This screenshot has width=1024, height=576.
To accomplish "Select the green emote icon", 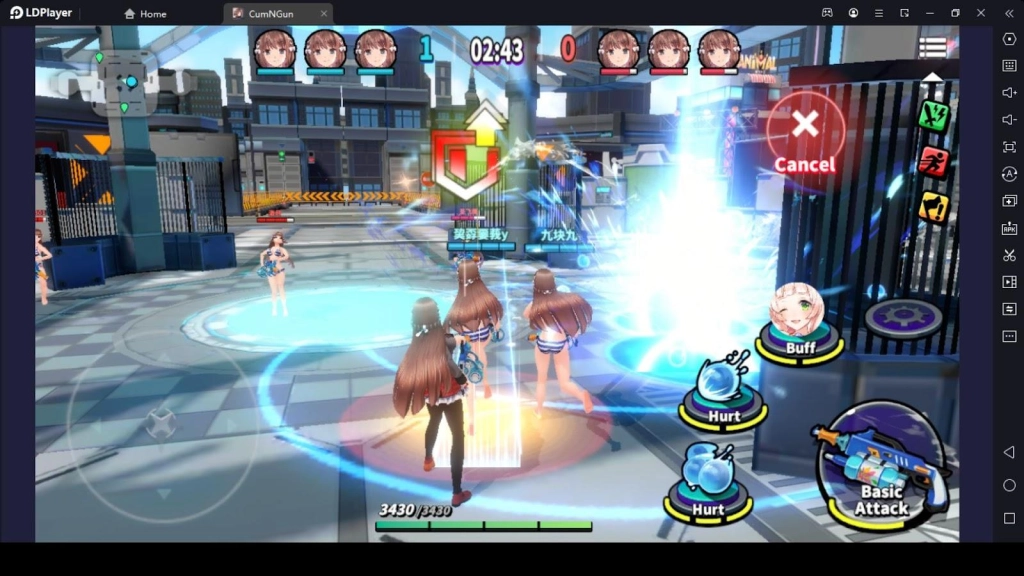I will [933, 115].
